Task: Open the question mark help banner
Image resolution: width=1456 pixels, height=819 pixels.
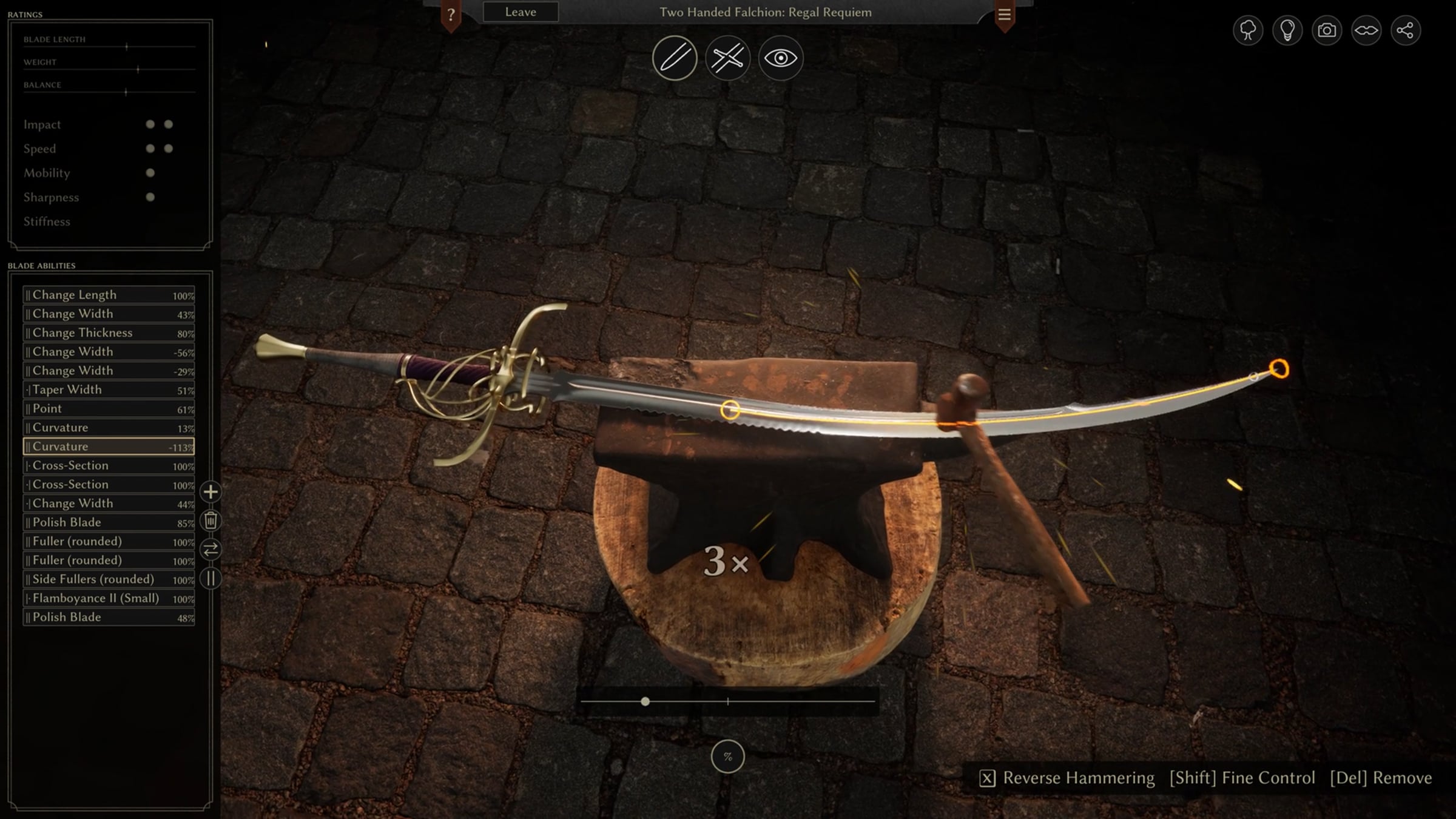Action: click(451, 15)
